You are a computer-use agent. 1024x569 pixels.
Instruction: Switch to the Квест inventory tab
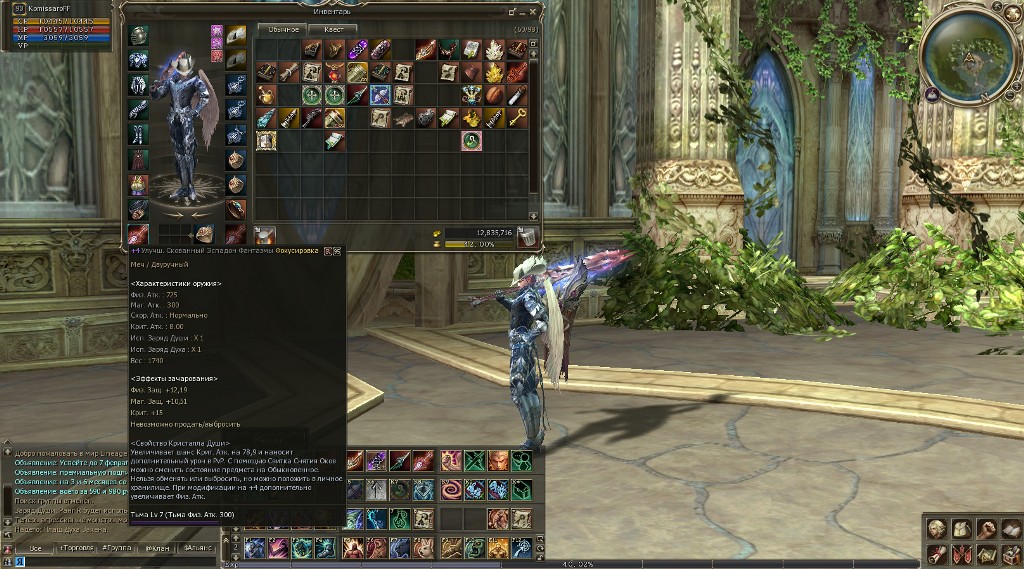(x=333, y=29)
